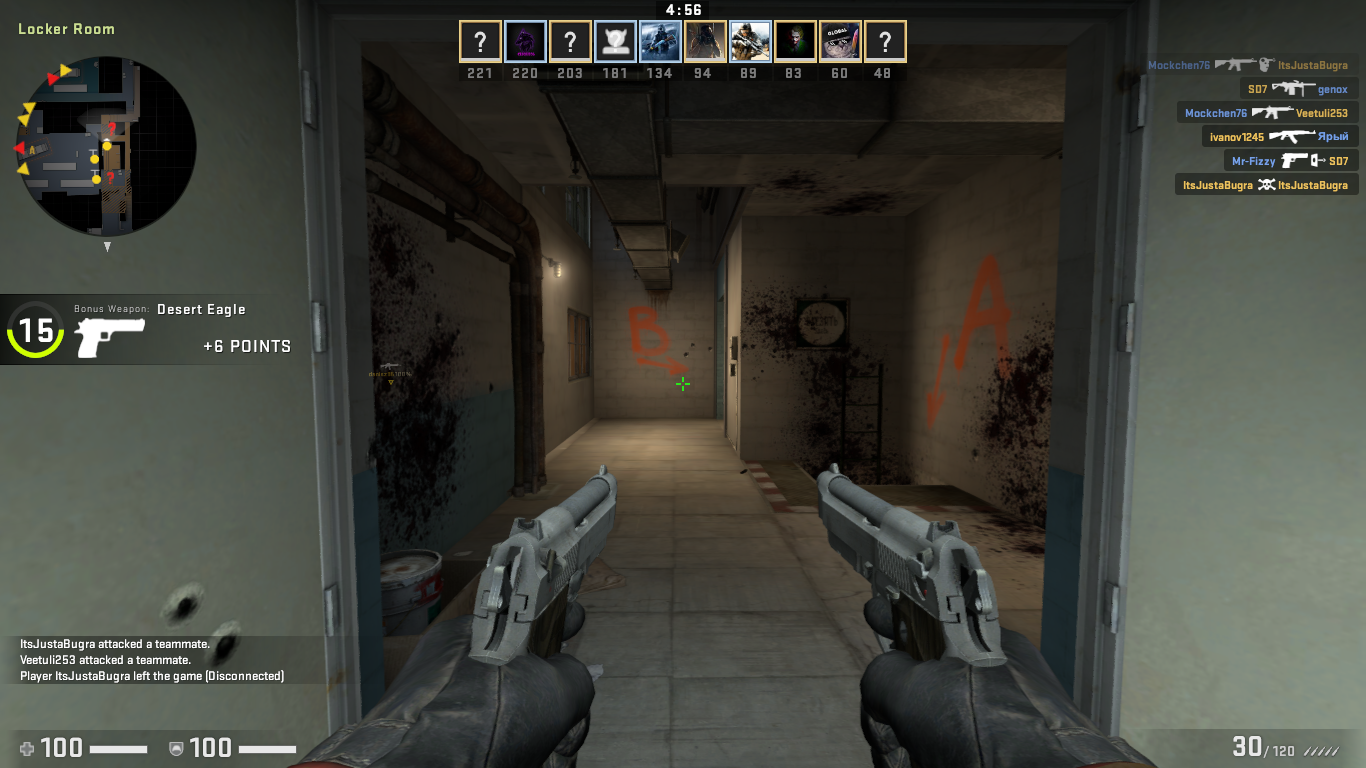Click the circular radar minimap
Viewport: 1366px width, 768px height.
coord(107,146)
